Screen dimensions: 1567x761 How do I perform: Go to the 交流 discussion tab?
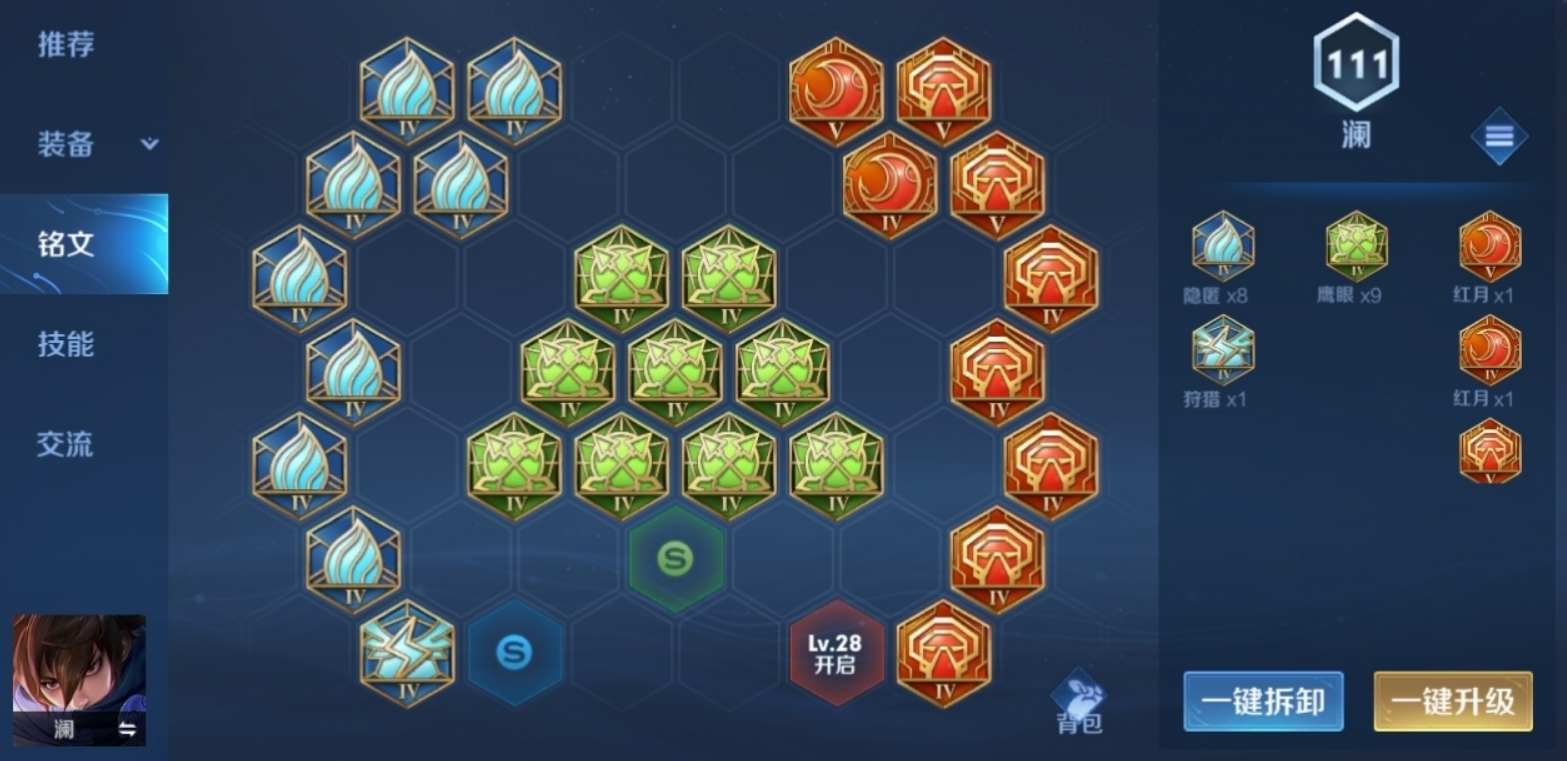tap(66, 444)
